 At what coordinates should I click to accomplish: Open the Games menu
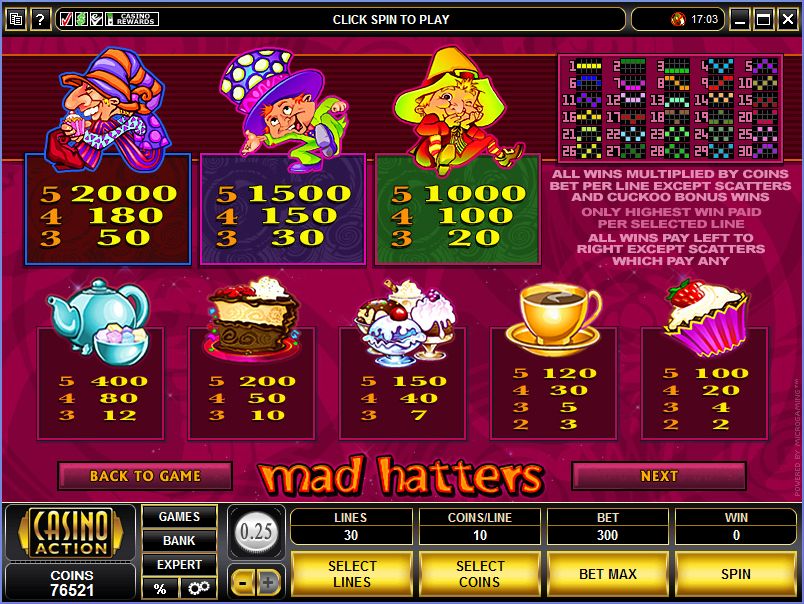[179, 517]
